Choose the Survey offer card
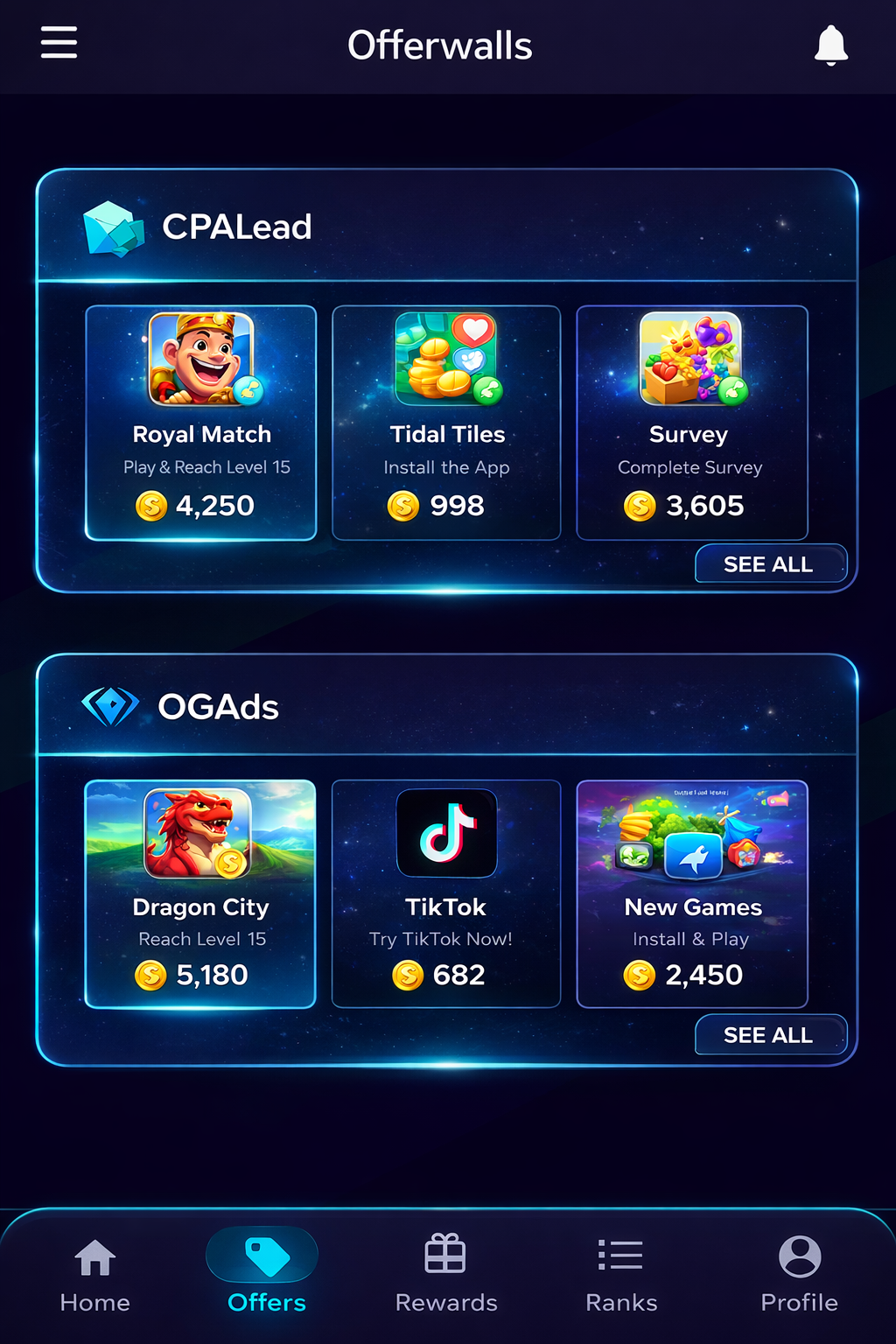896x1344 pixels. pyautogui.click(x=691, y=423)
